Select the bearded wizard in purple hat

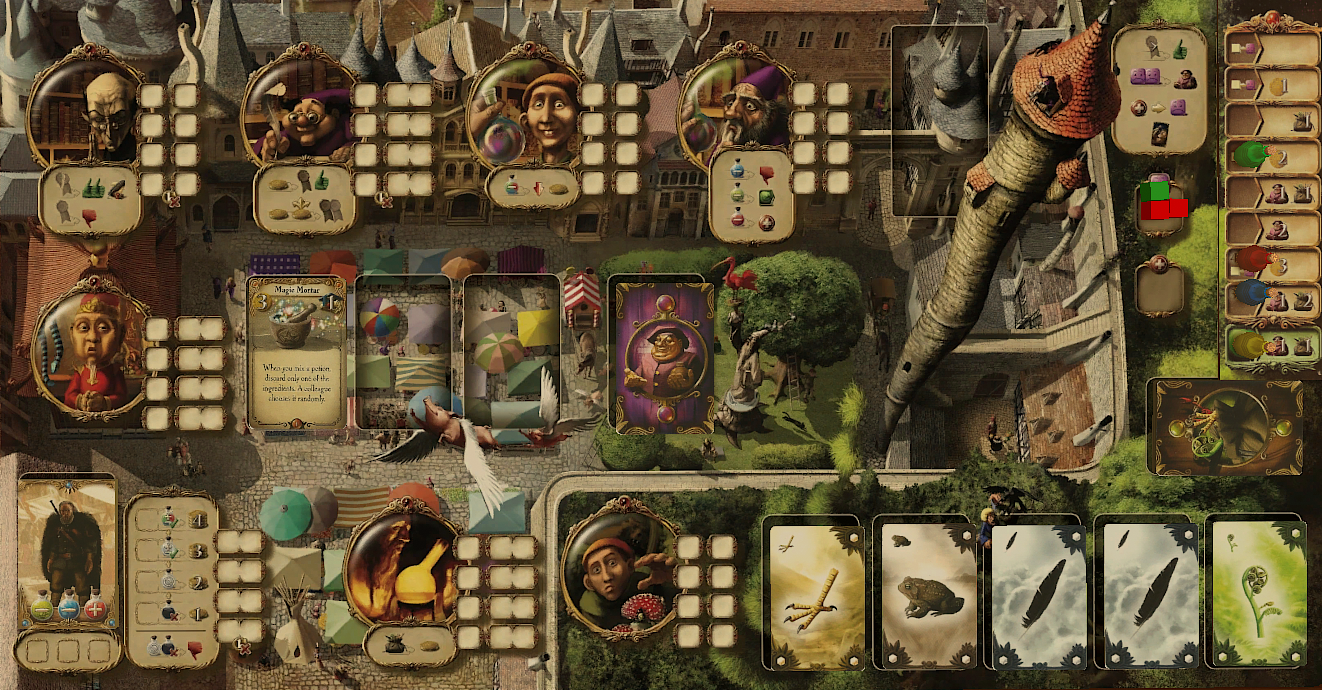coord(734,108)
